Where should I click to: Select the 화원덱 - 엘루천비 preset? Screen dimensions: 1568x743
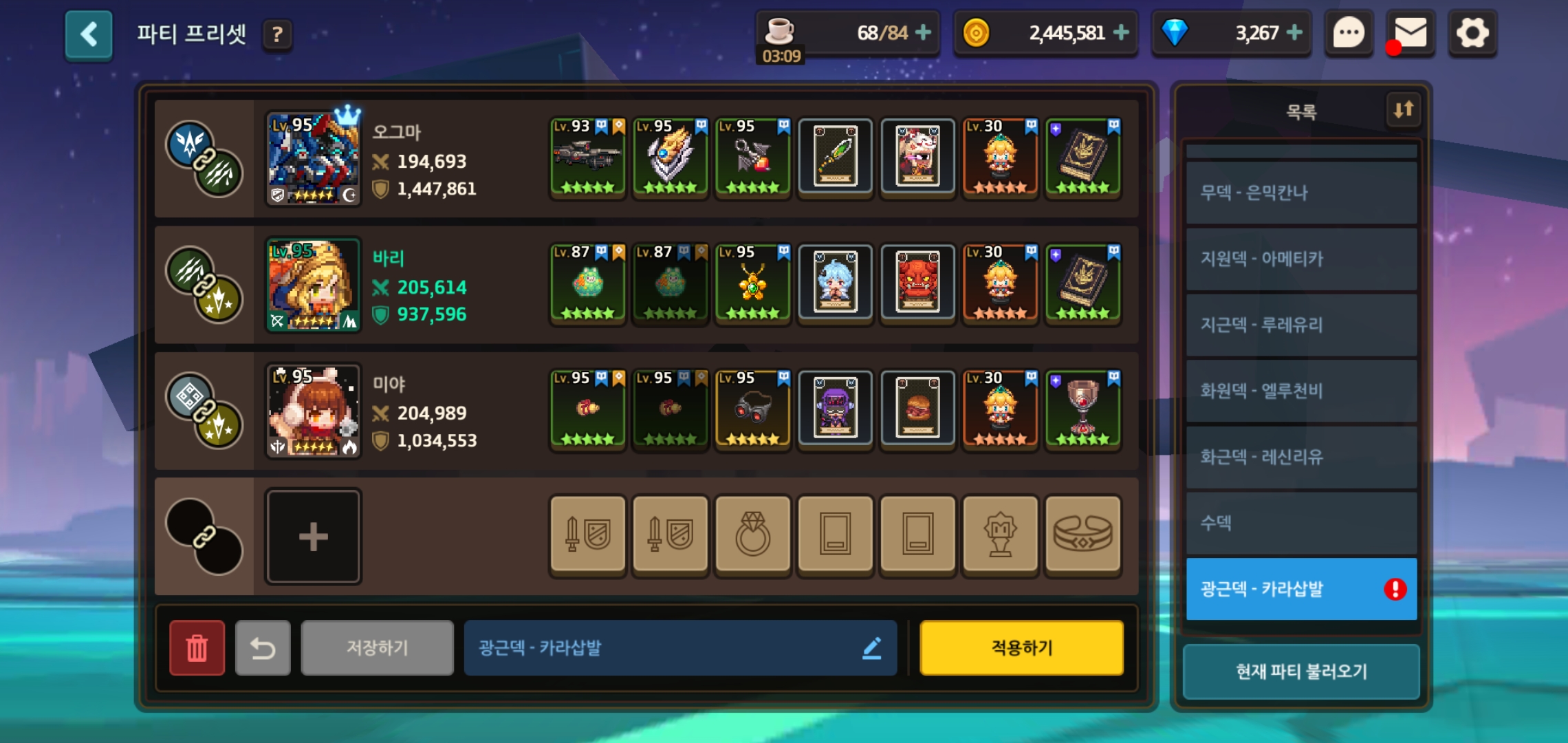[1301, 391]
